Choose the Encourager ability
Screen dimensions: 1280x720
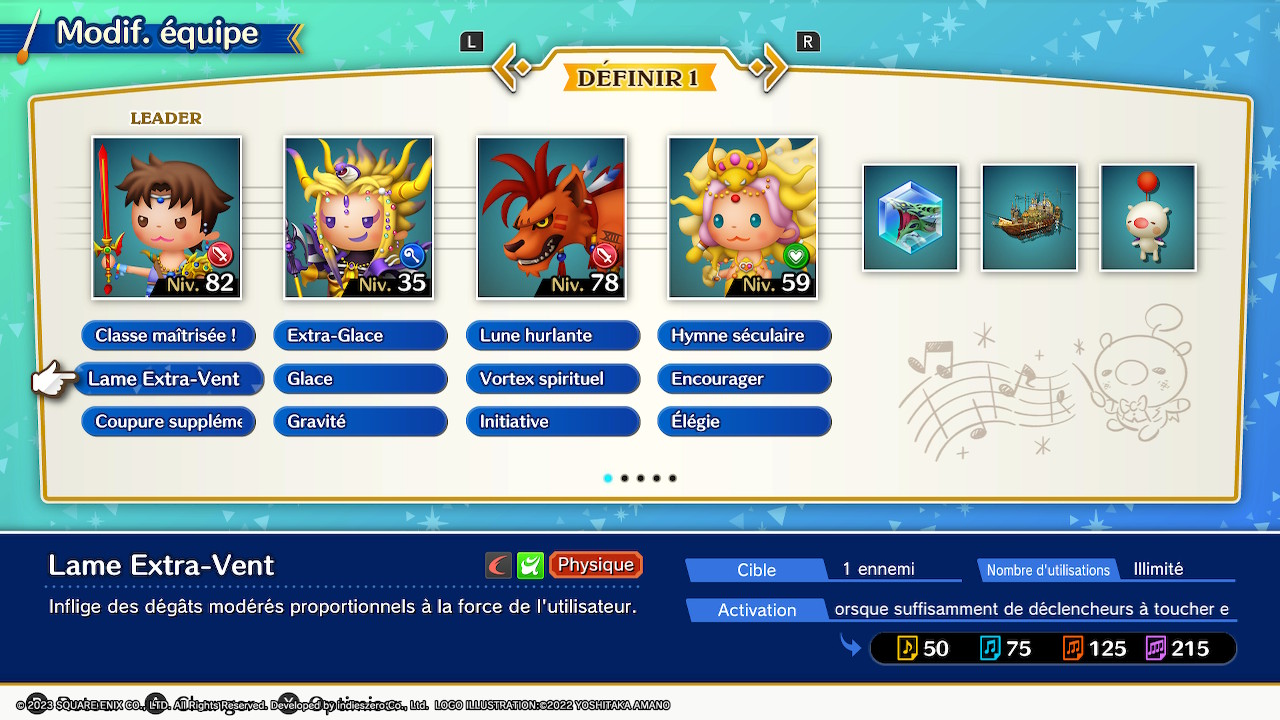[x=744, y=379]
